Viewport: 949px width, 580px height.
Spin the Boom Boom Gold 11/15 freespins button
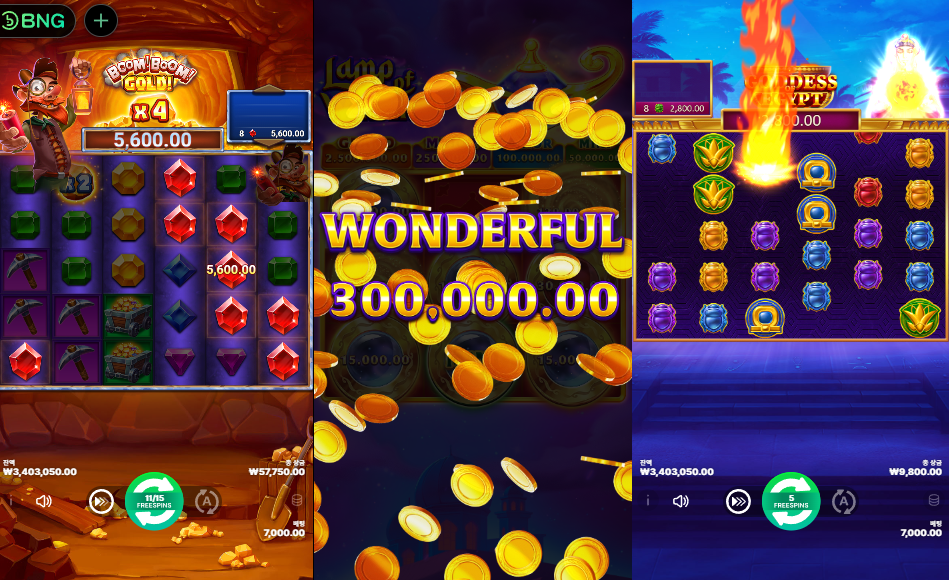tap(154, 501)
